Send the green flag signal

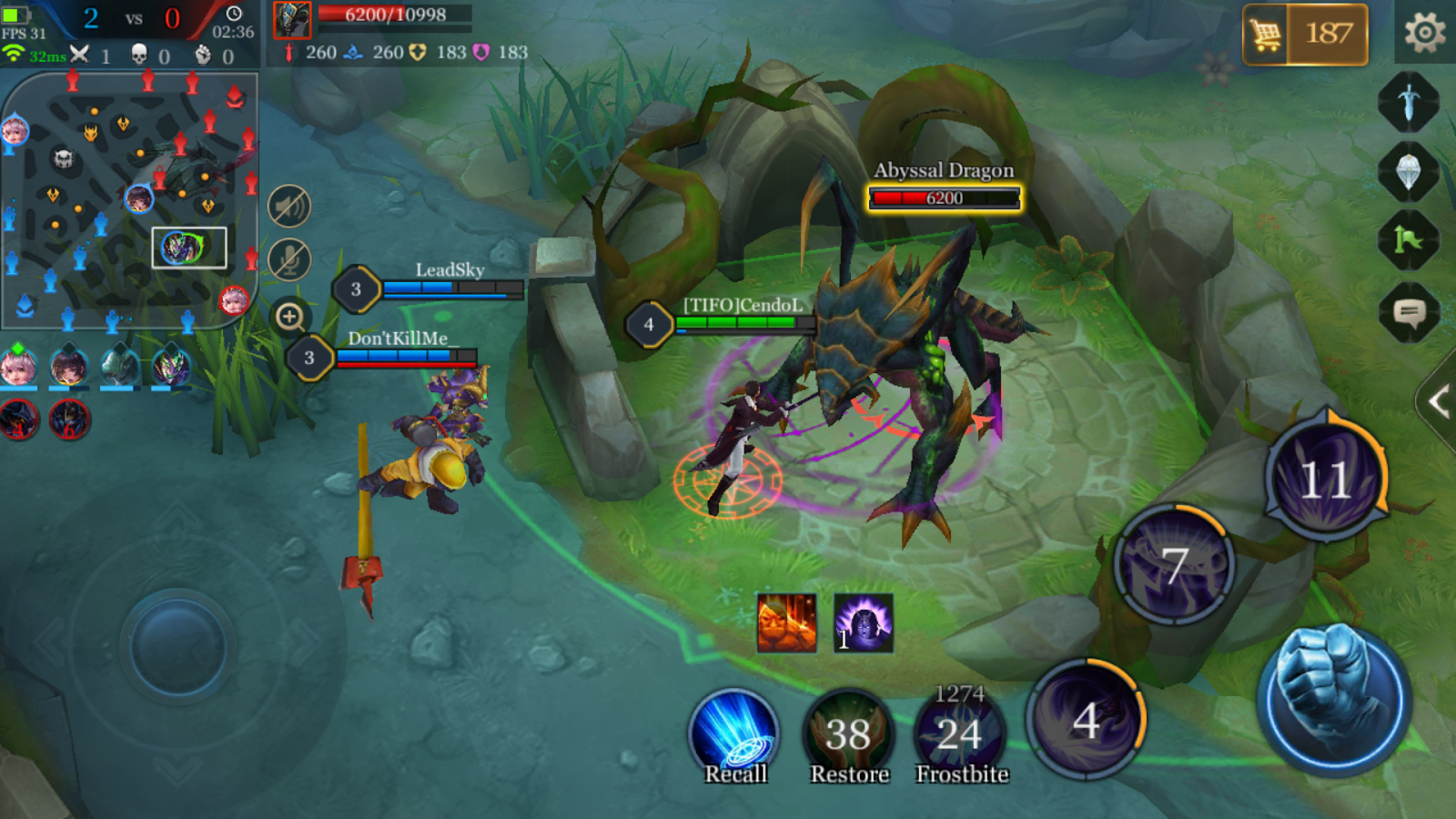(x=1409, y=240)
